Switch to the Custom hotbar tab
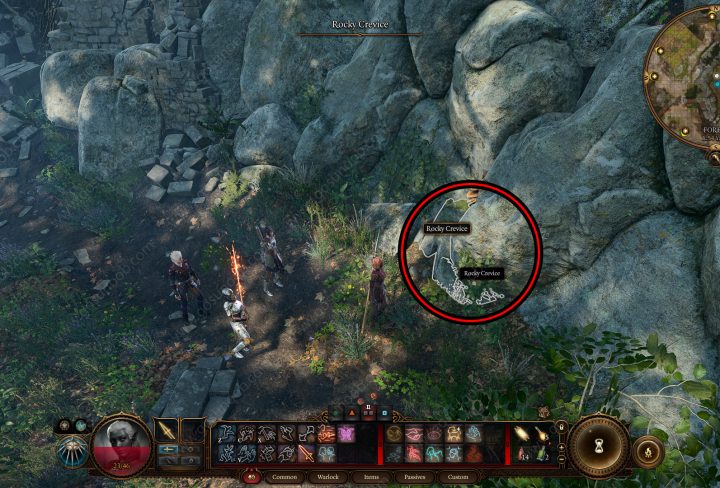Viewport: 720px width, 488px height. (x=459, y=479)
